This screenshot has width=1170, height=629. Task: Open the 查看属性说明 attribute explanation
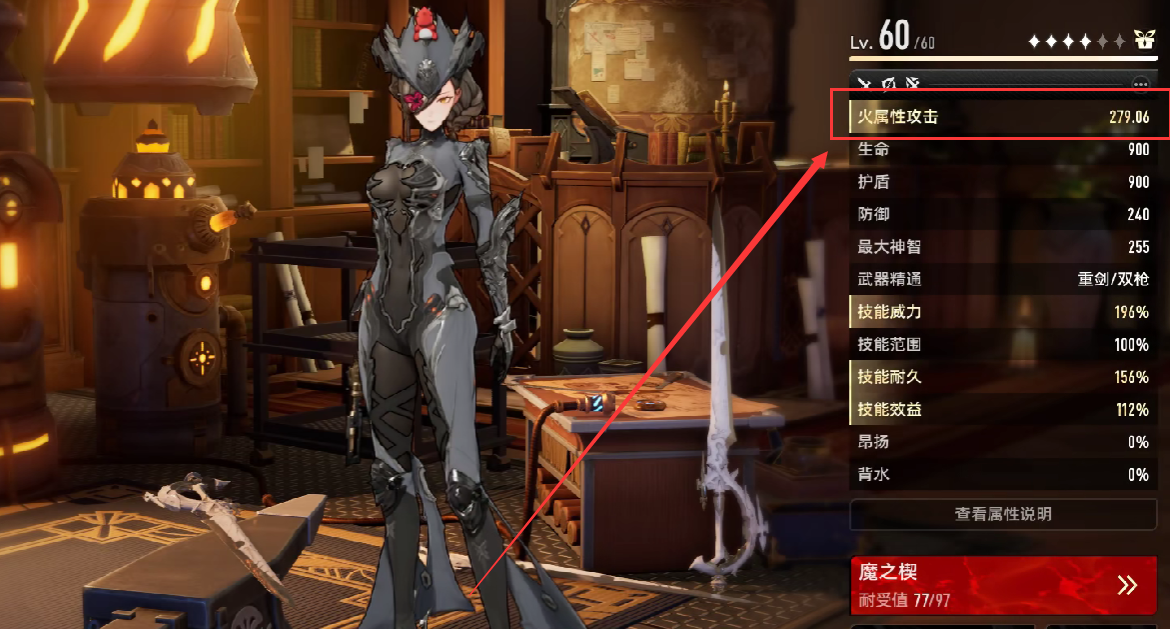1003,514
